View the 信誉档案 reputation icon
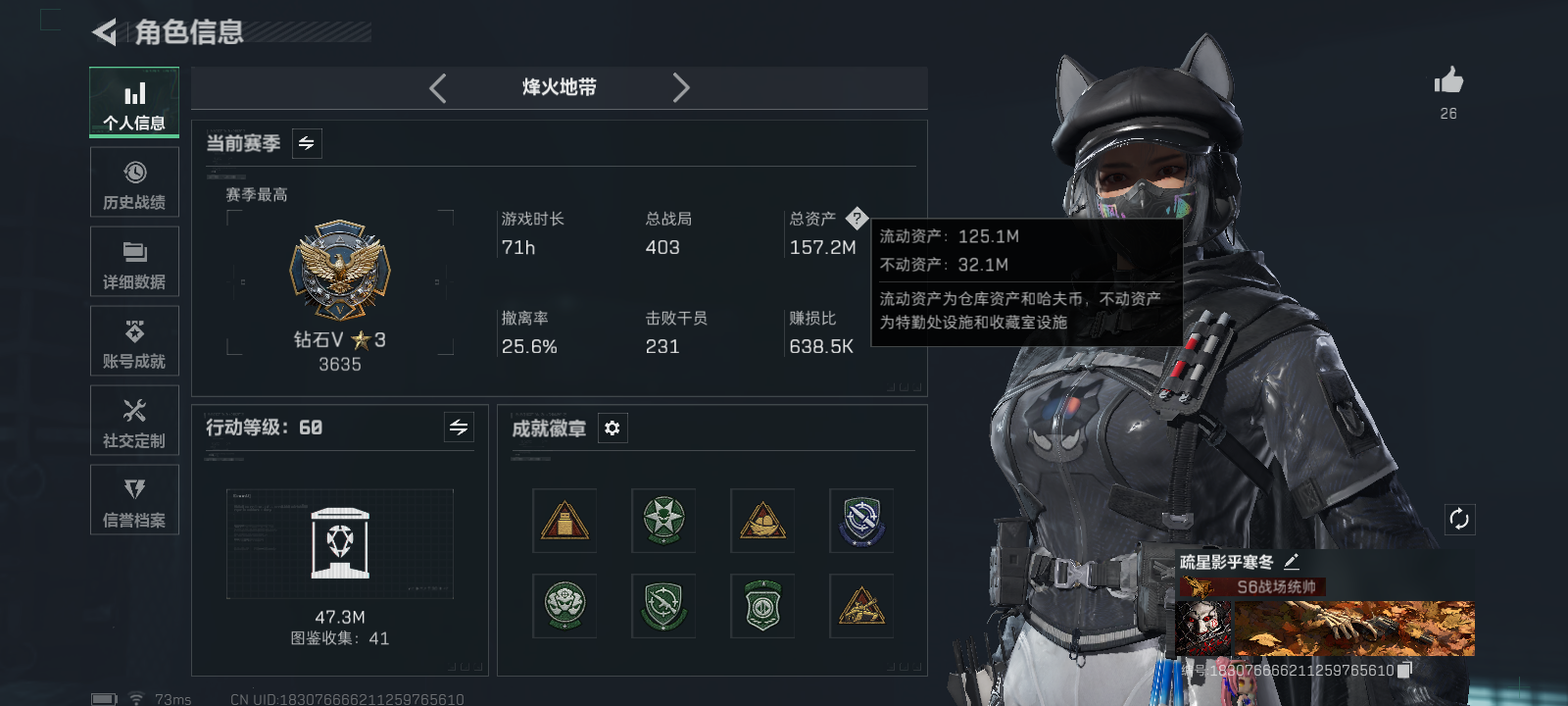Screen dimensions: 1568x706 coord(134,500)
